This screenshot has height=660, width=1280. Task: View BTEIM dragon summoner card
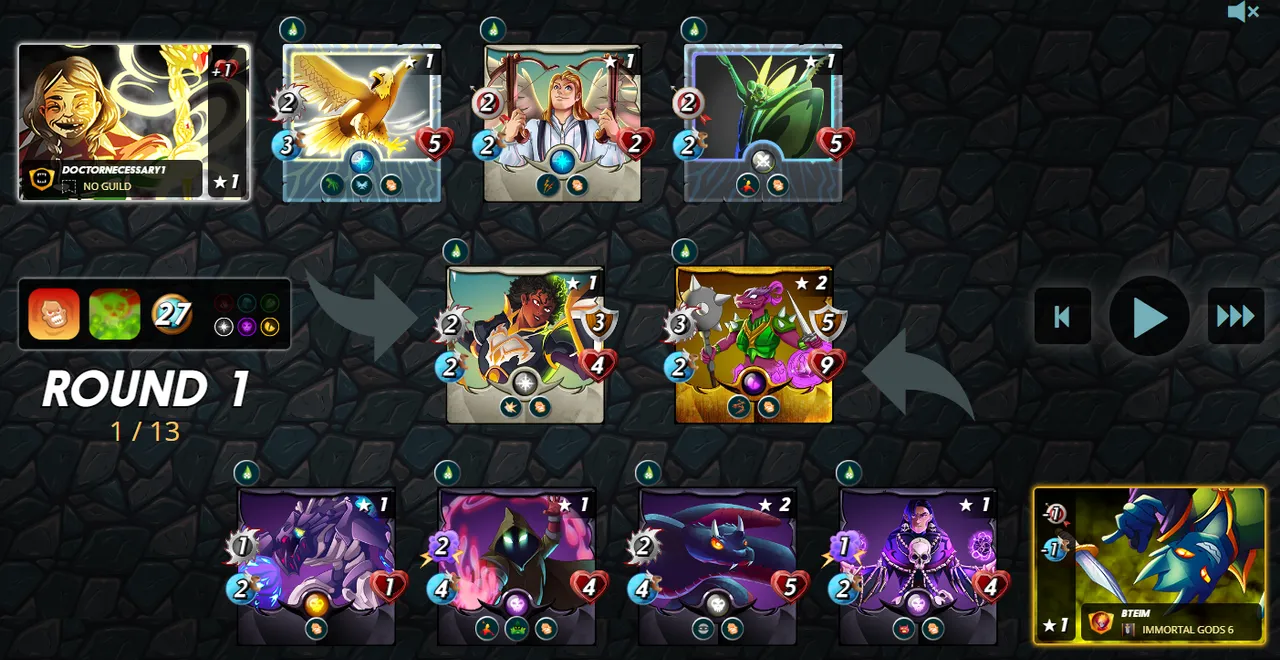coord(1149,565)
